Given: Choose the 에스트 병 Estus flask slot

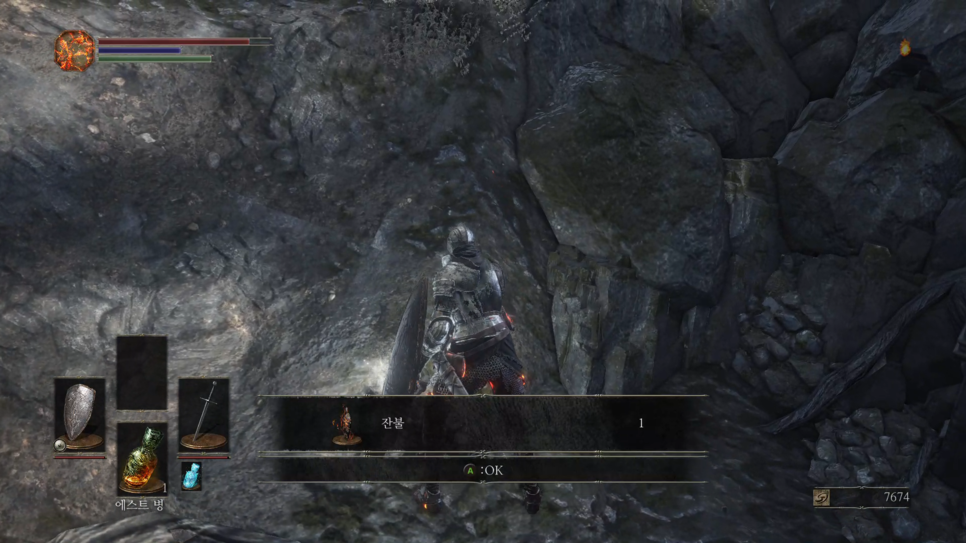Looking at the screenshot, I should pyautogui.click(x=141, y=459).
